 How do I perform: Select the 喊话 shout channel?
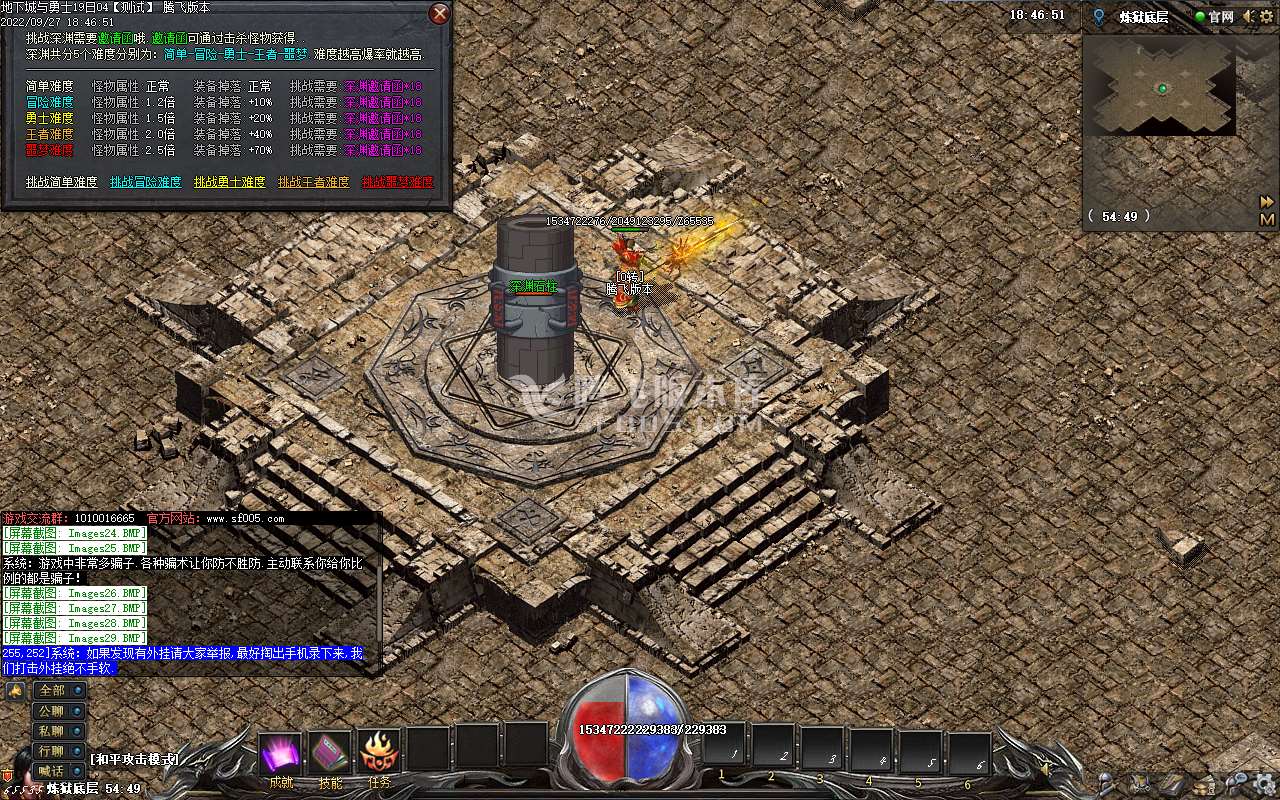click(59, 771)
